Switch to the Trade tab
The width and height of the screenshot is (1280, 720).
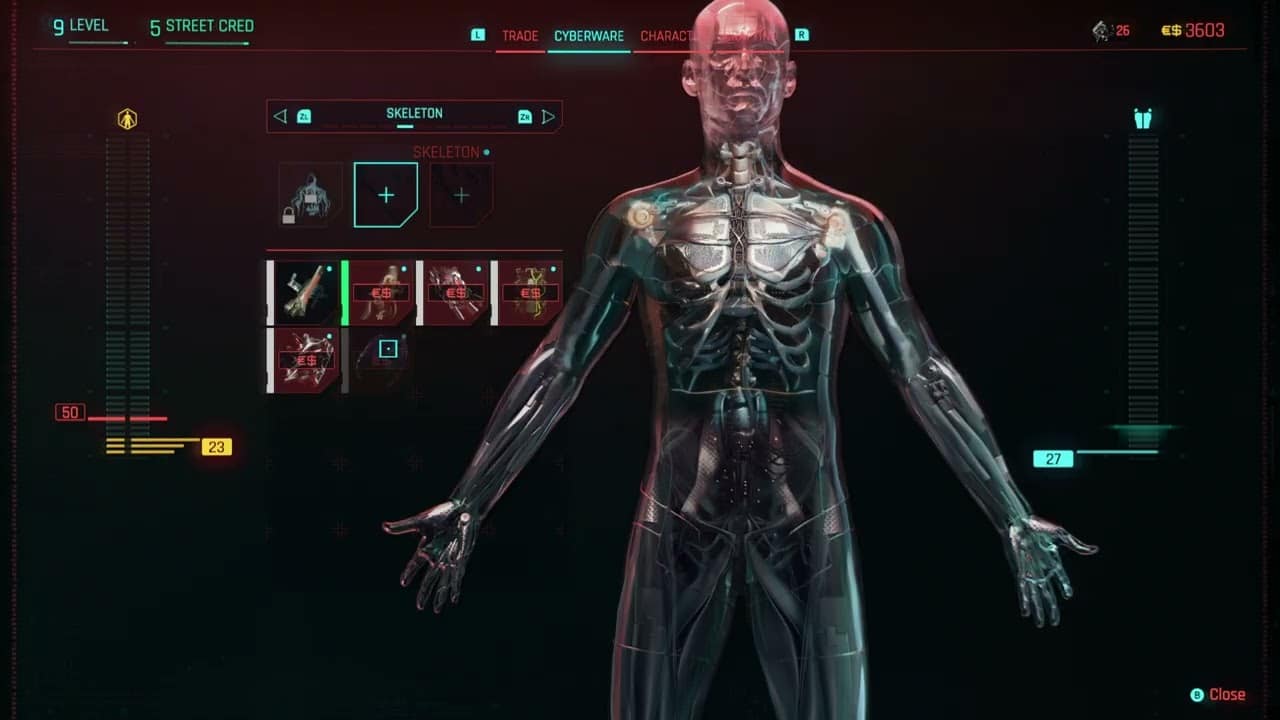tap(520, 36)
